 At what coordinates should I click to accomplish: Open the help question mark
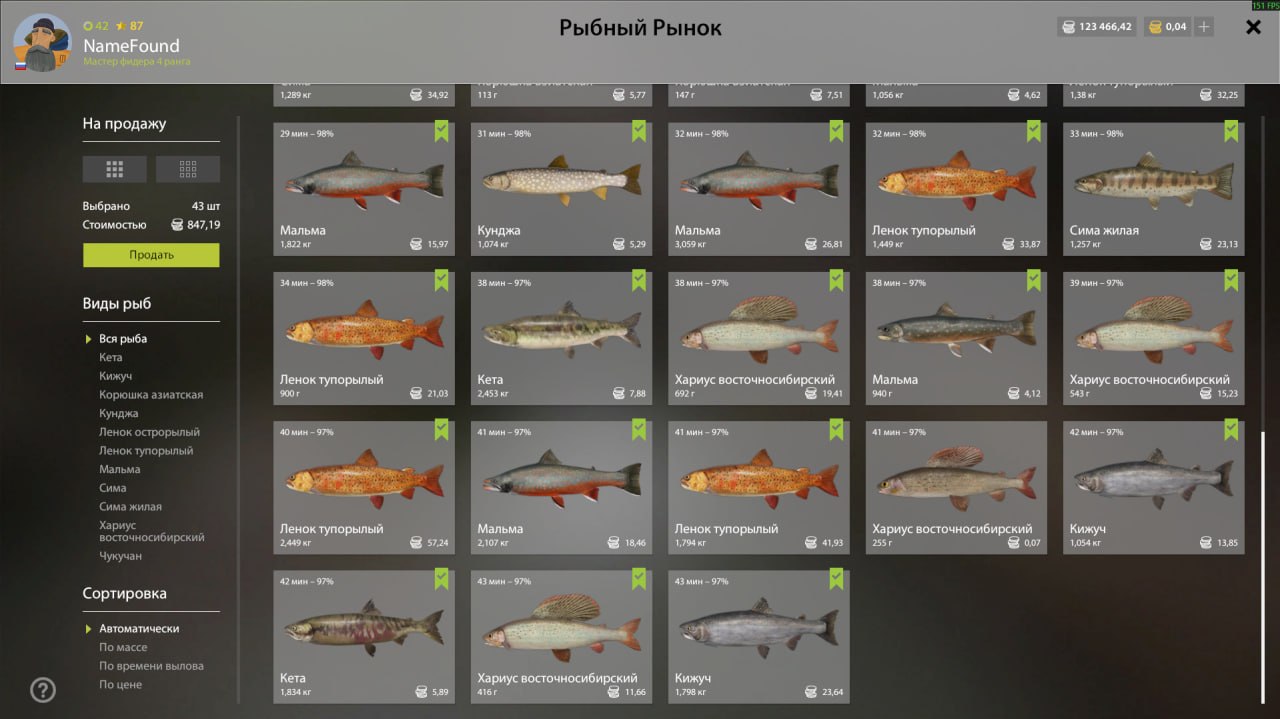[x=43, y=690]
